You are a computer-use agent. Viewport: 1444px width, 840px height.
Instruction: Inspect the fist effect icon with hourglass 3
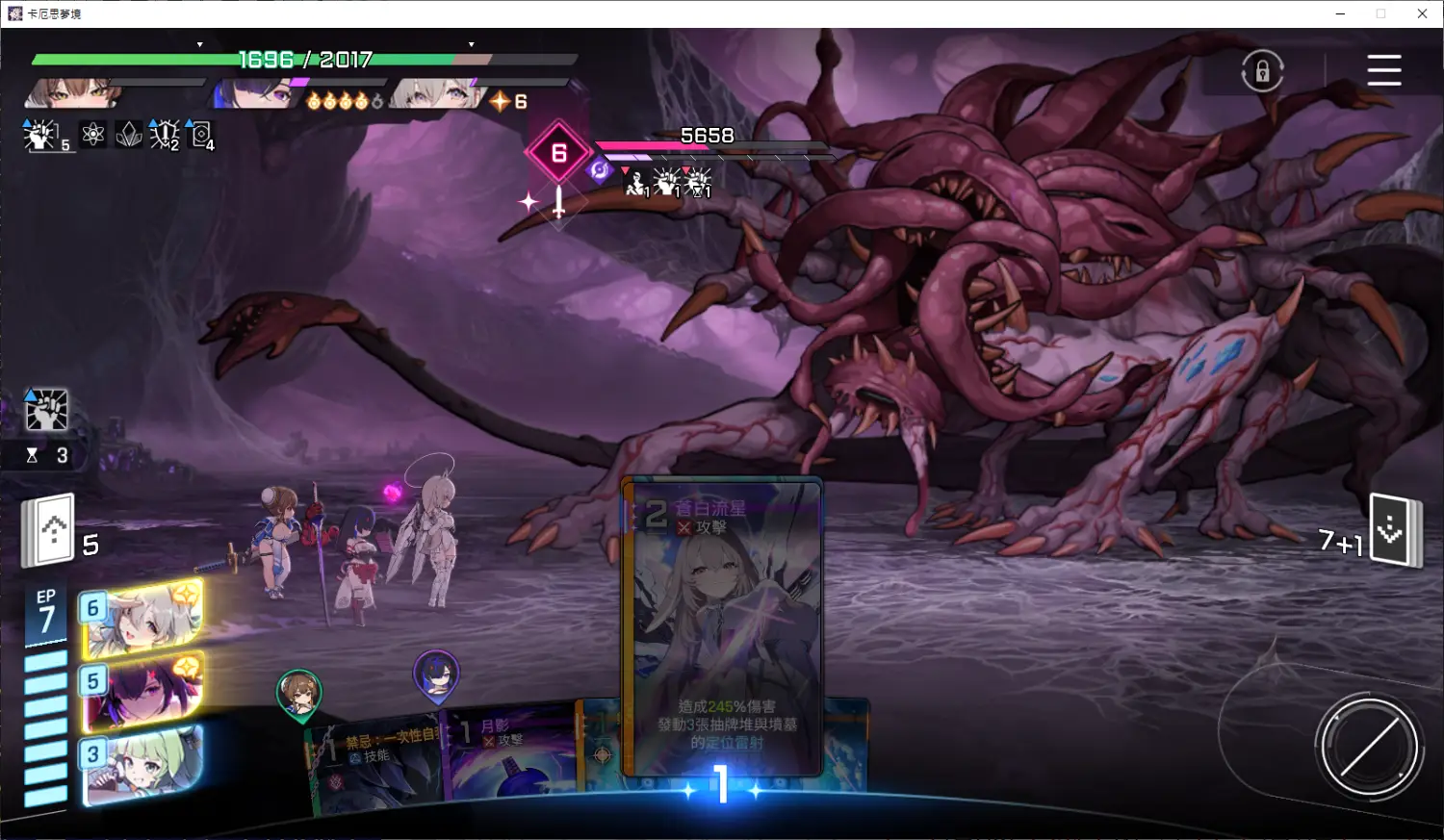click(46, 411)
